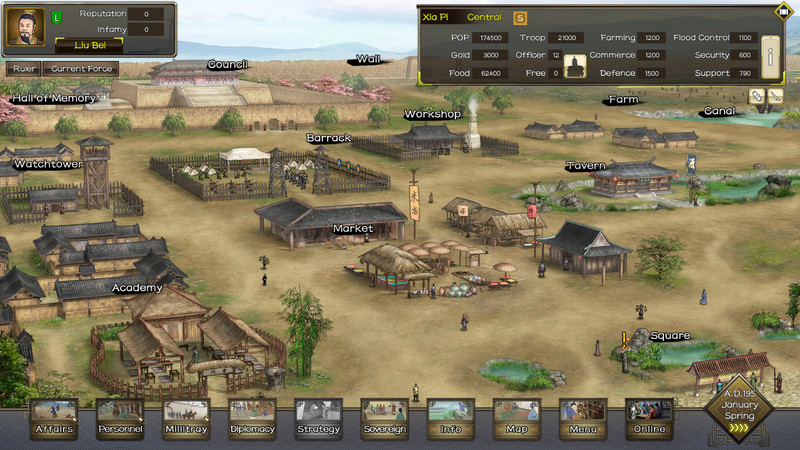Image resolution: width=800 pixels, height=450 pixels.
Task: Visit the Tavern building label
Action: [585, 167]
